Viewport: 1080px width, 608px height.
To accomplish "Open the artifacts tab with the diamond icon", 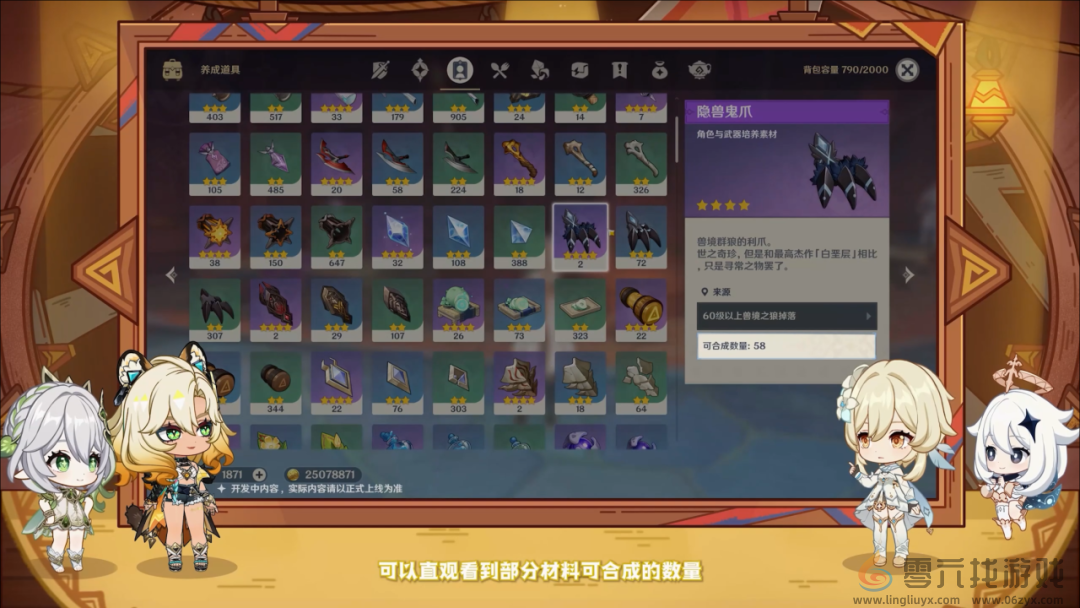I will [420, 70].
